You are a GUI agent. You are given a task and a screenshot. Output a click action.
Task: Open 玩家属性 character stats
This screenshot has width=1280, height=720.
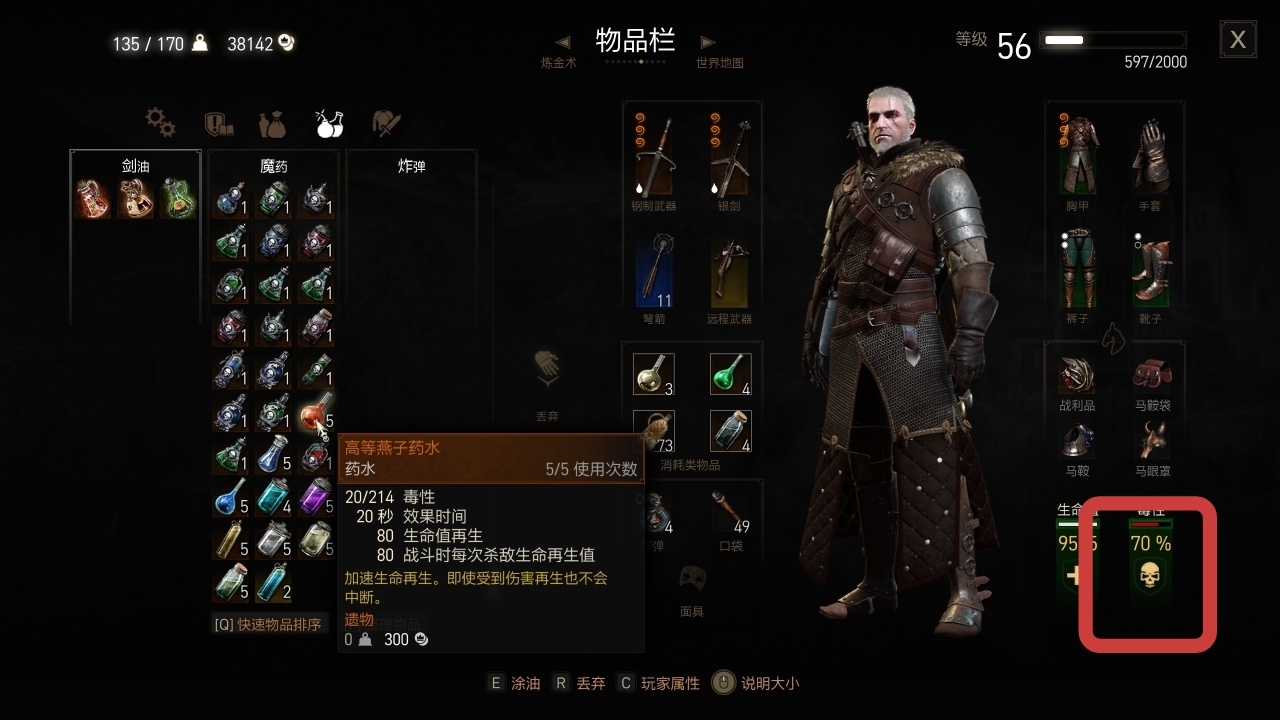pyautogui.click(x=672, y=683)
